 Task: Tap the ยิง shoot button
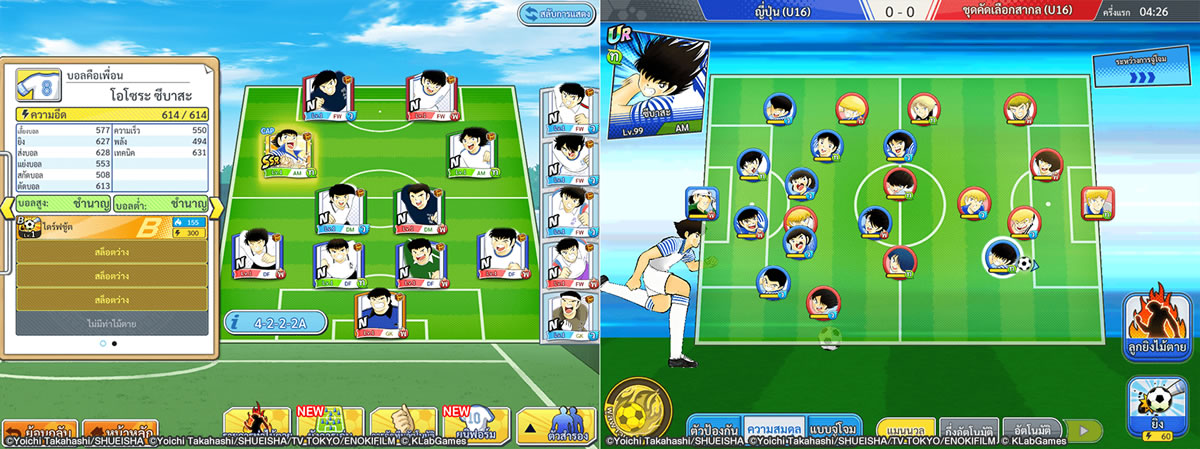coord(1159,407)
